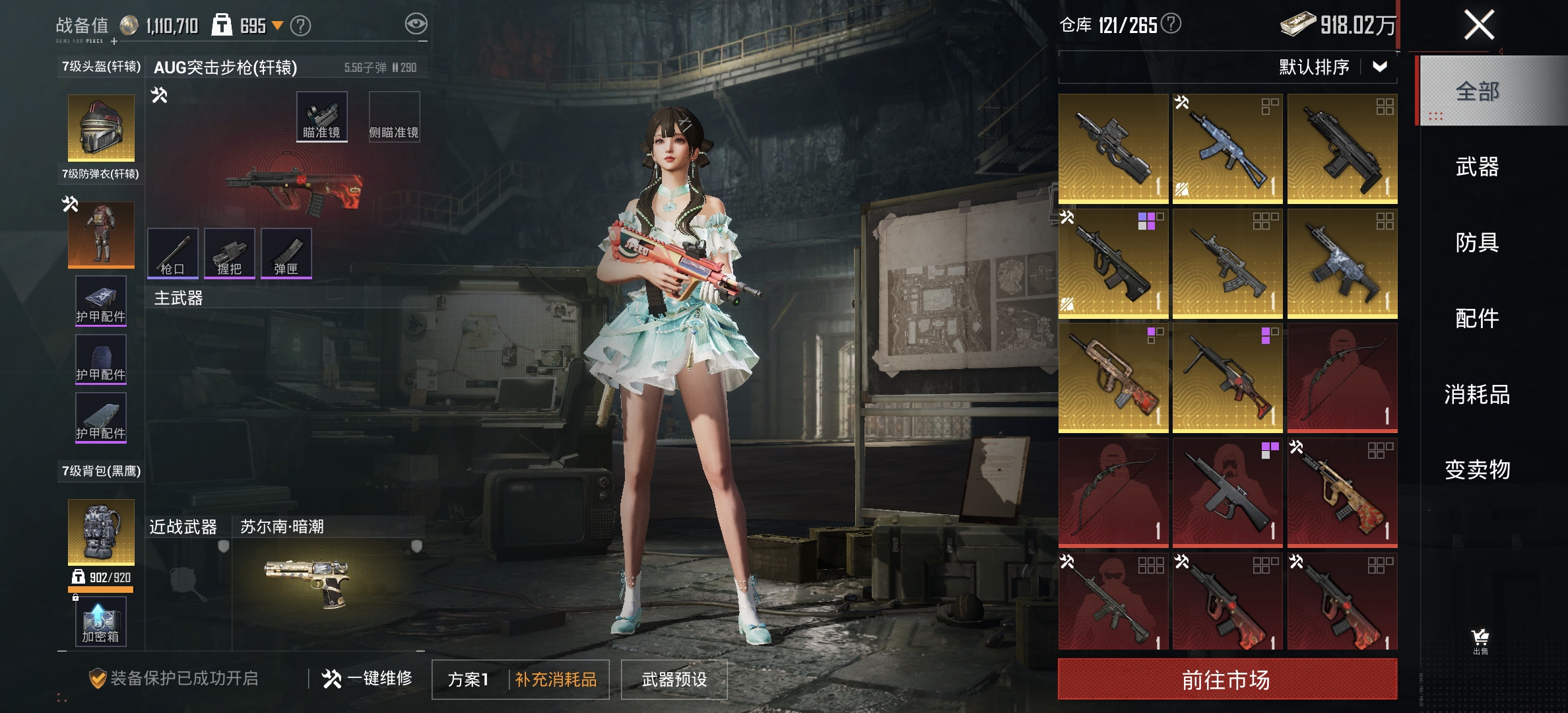Open the 加密箱 encrypted box
Viewport: 1568px width, 713px height.
point(100,621)
